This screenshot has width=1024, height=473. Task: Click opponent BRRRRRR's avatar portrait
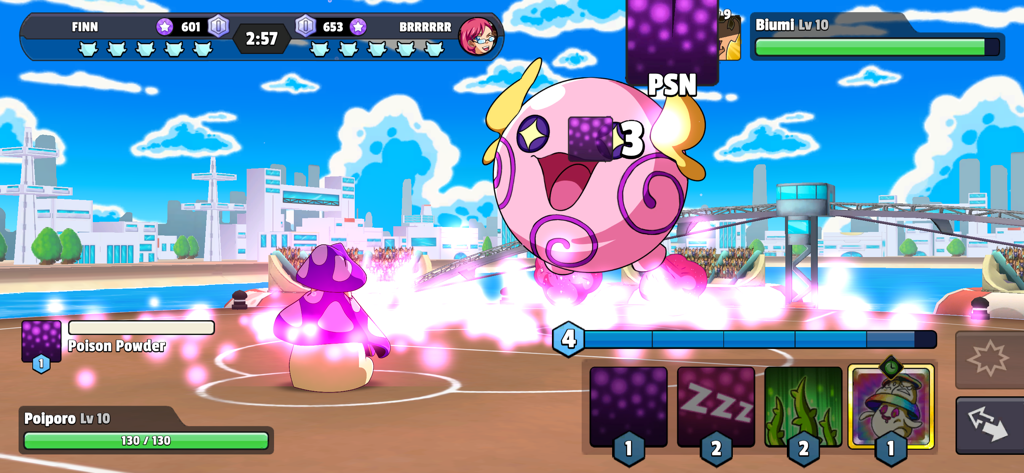pos(476,36)
